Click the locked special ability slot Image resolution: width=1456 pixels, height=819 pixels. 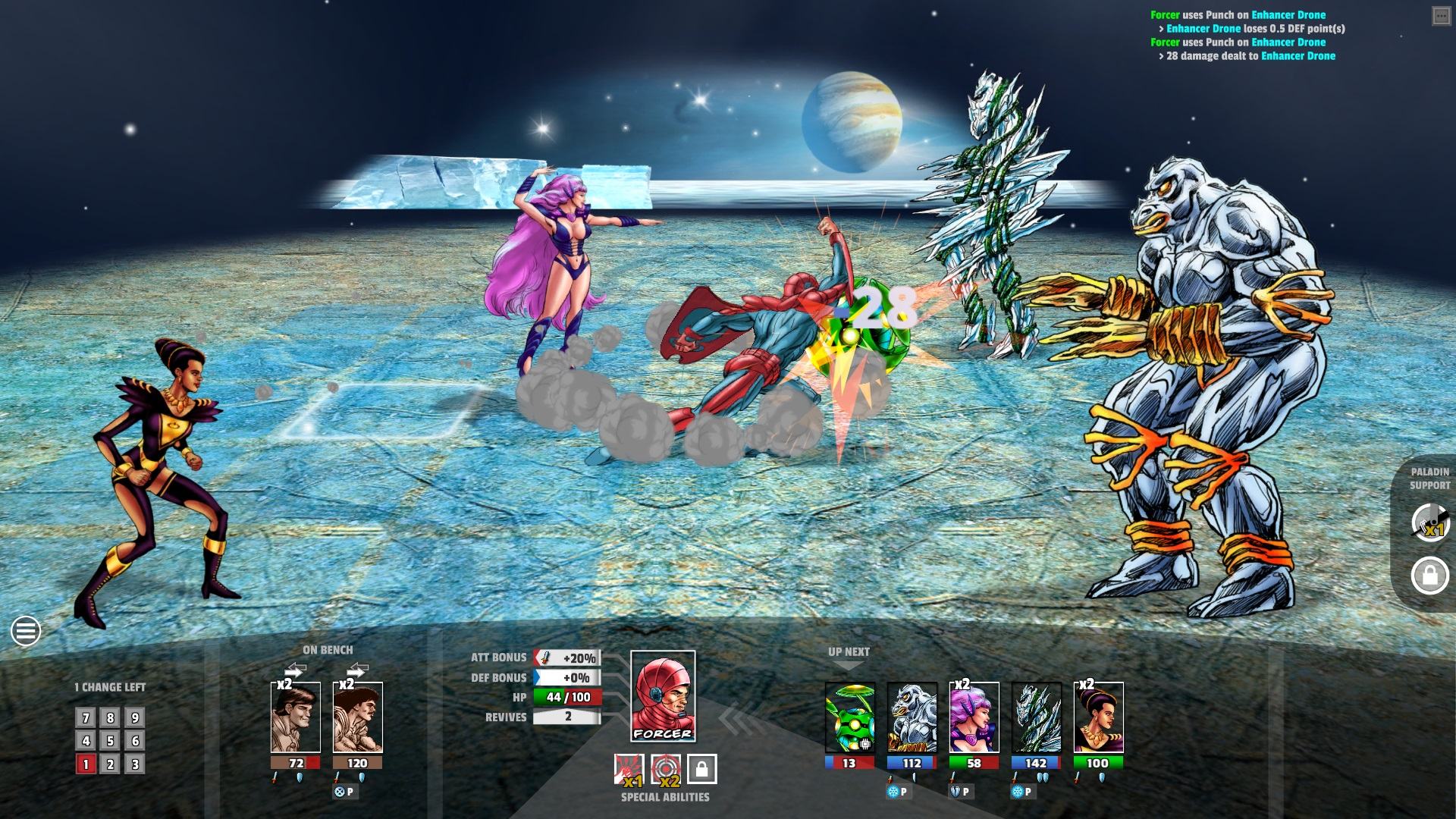tap(701, 769)
